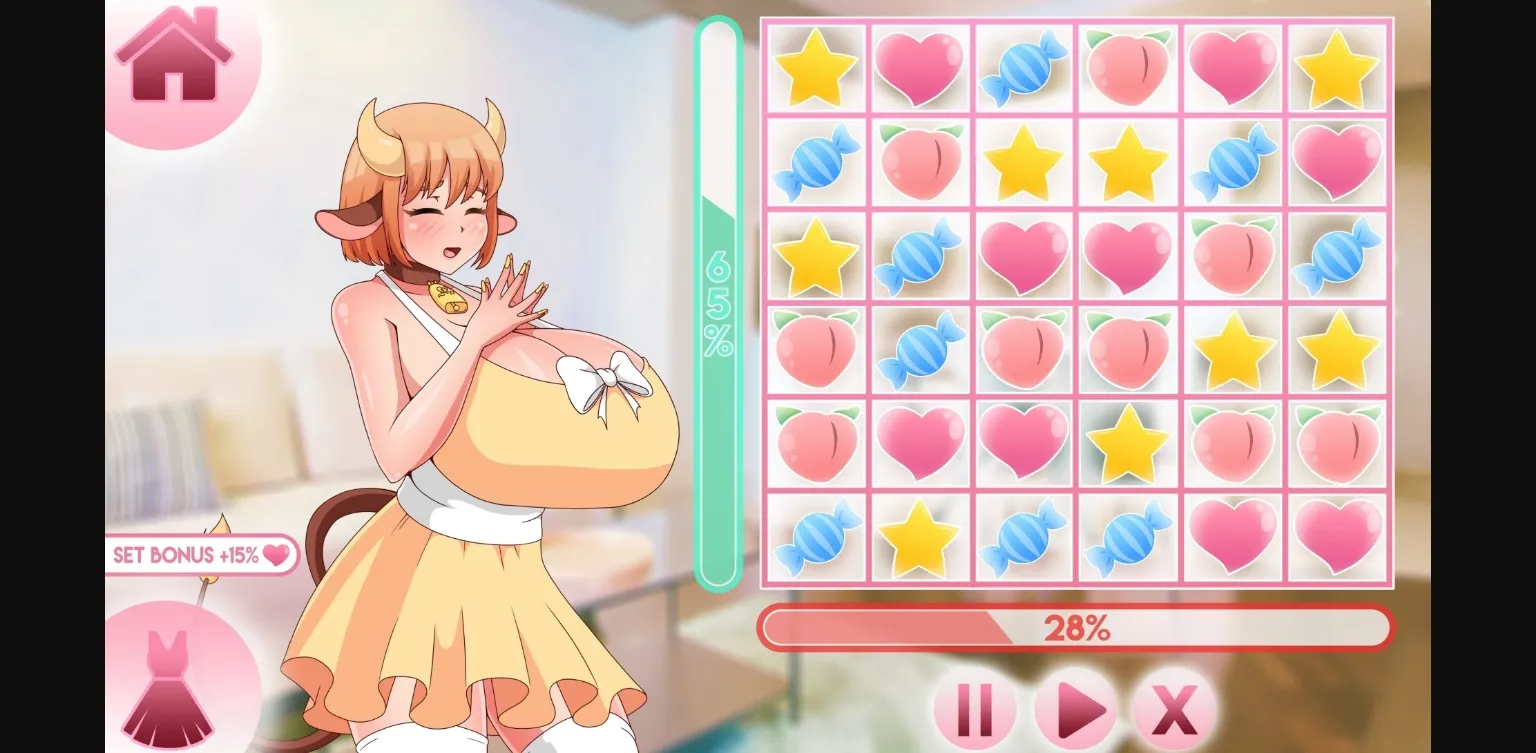Click the candy tile in bottom-left corner
Screen dimensions: 1536x753
(815, 540)
